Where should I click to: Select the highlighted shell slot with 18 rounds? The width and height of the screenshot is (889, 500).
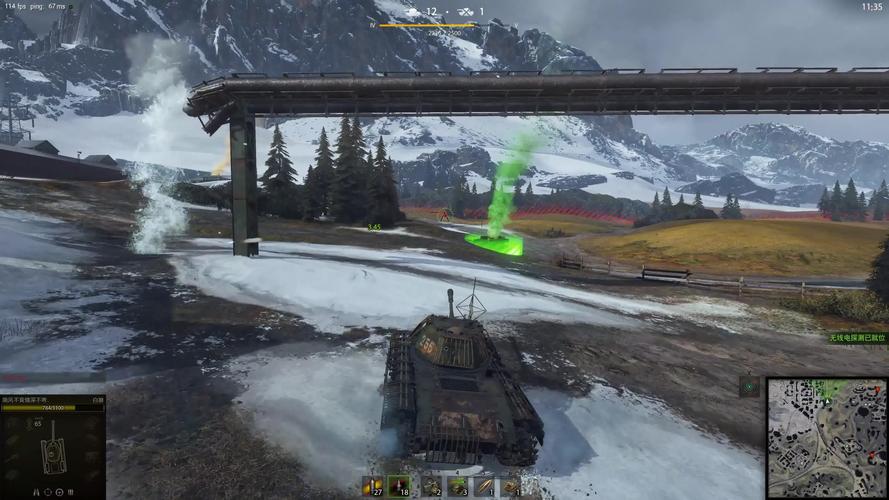[399, 486]
